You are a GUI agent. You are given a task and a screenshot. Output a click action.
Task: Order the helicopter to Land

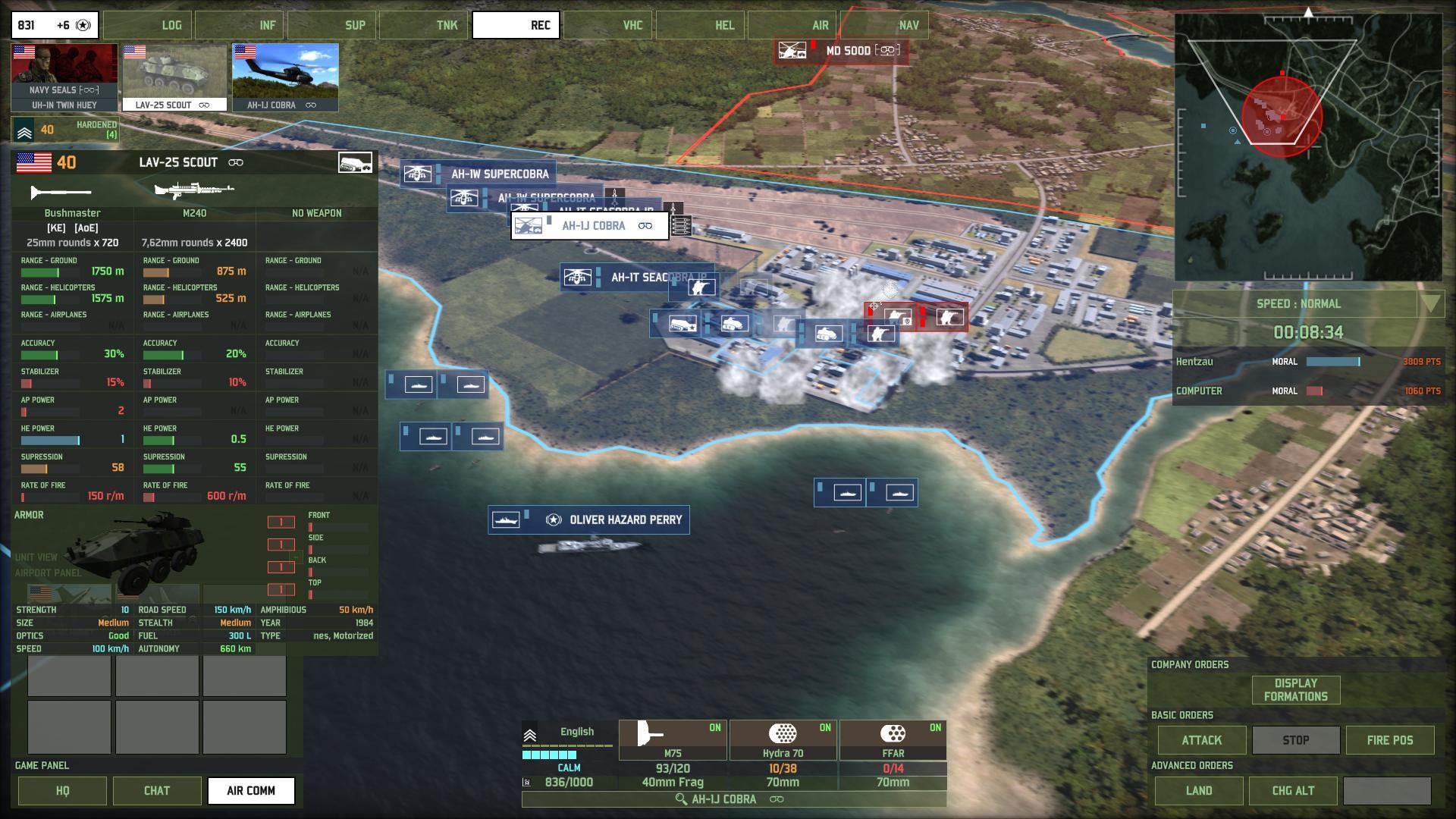click(x=1198, y=790)
